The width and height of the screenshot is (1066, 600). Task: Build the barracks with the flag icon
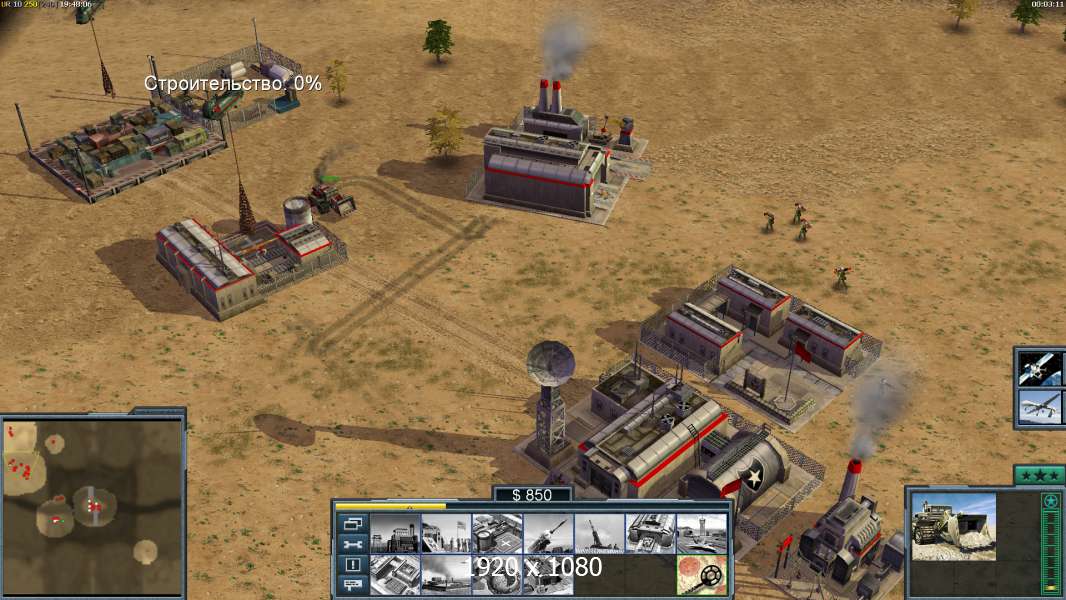pos(446,534)
